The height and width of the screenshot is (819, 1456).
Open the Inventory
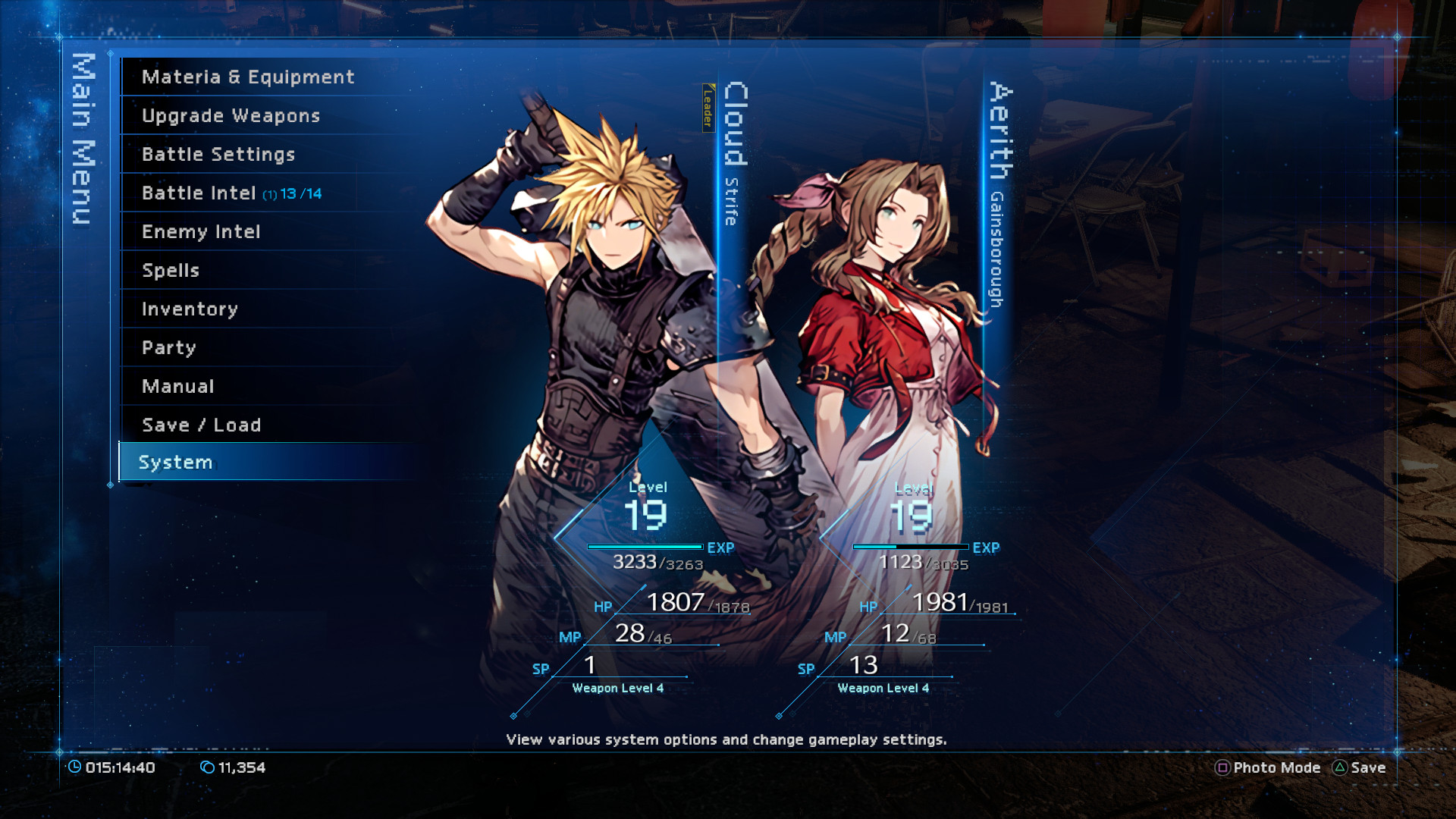tap(189, 309)
